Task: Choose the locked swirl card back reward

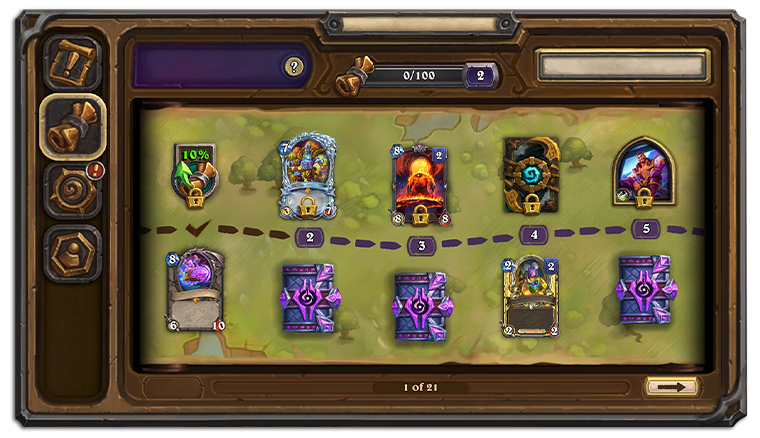Action: (x=531, y=177)
